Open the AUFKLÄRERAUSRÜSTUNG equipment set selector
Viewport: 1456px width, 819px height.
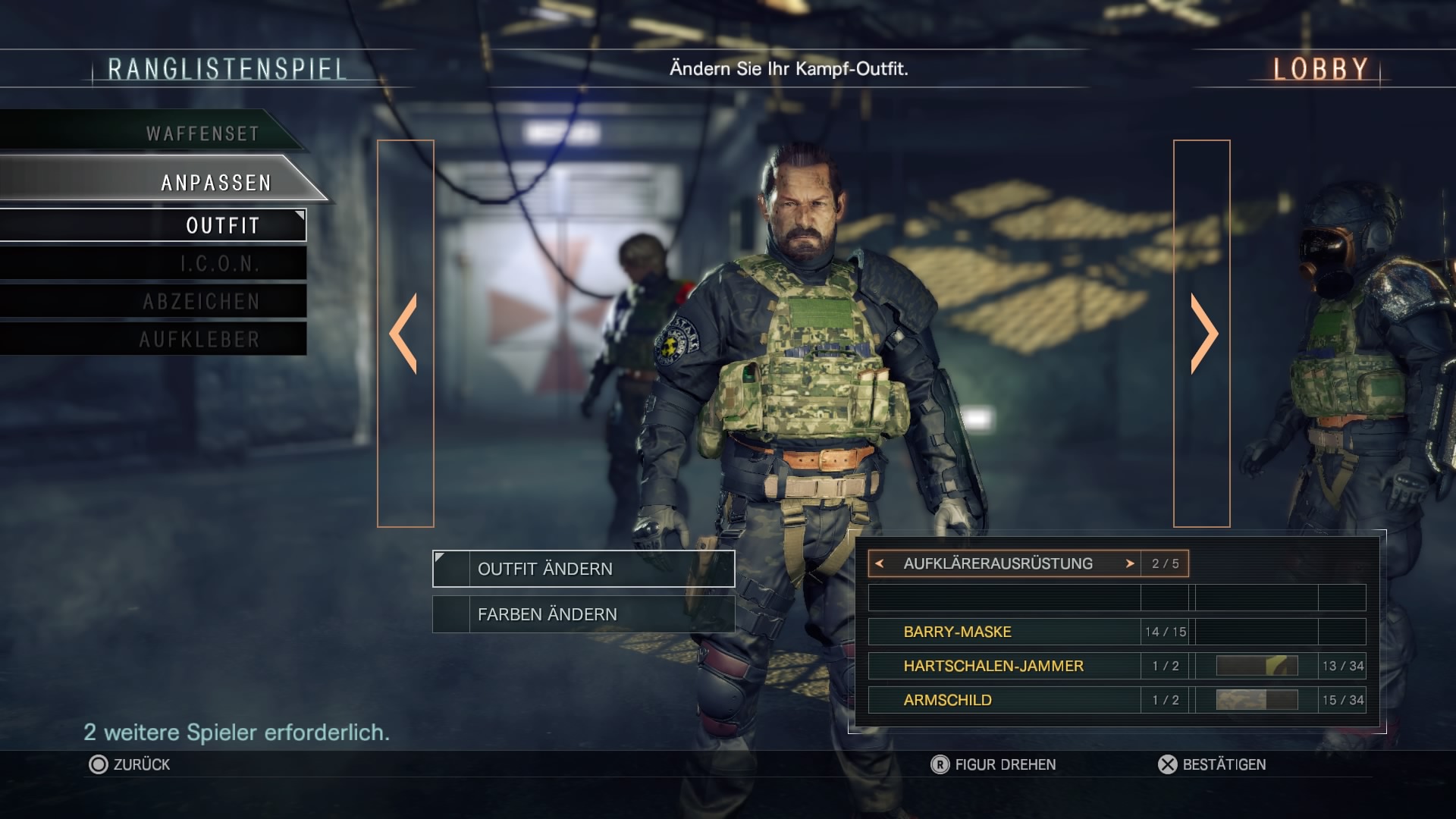click(997, 563)
